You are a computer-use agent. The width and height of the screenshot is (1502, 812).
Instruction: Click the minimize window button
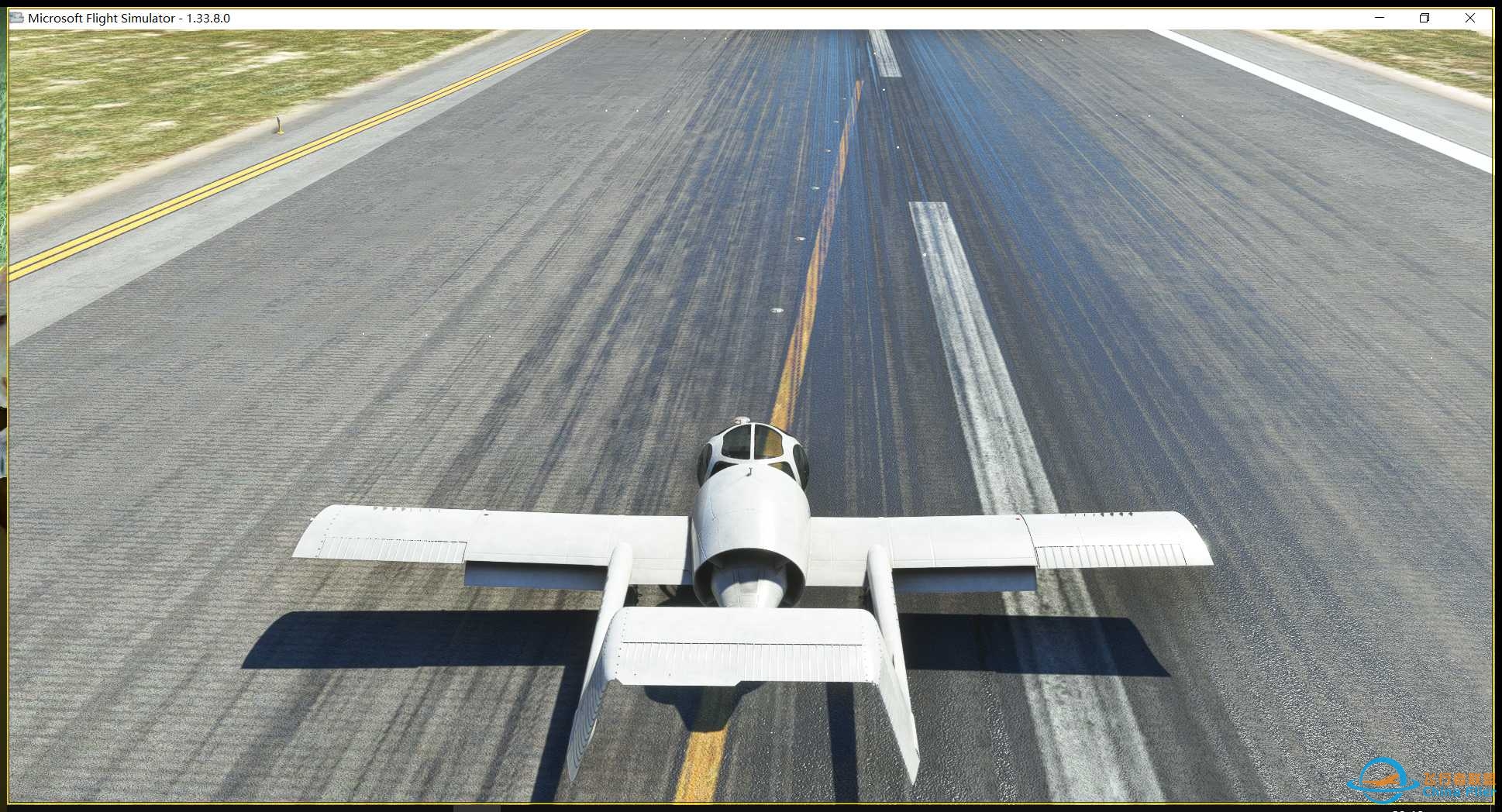click(1378, 17)
